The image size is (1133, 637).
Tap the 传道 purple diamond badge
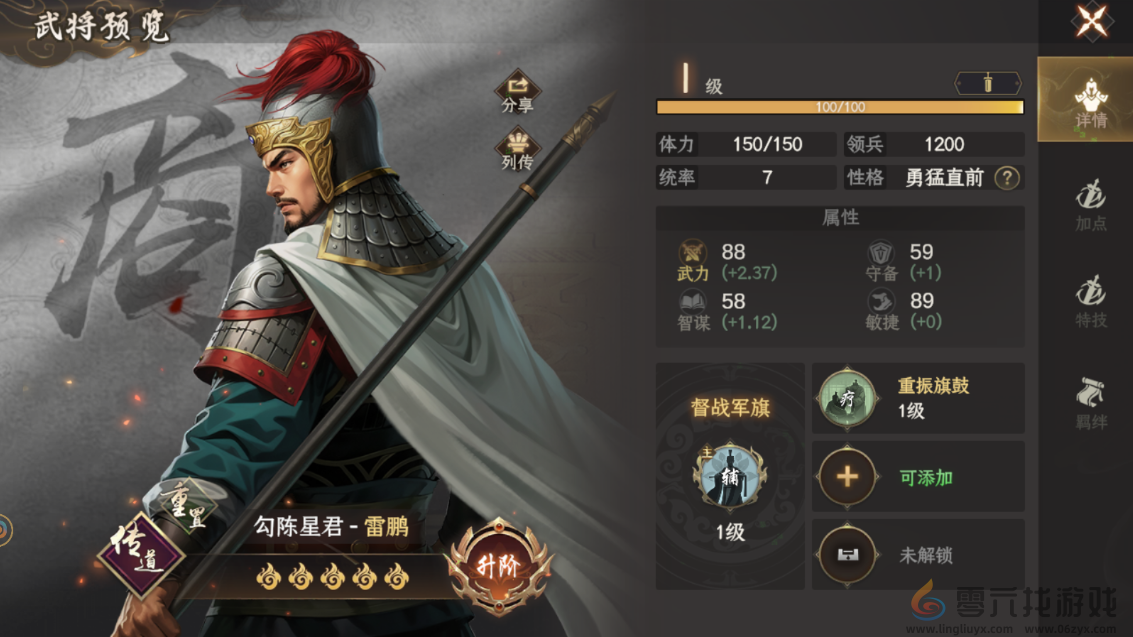[x=140, y=555]
